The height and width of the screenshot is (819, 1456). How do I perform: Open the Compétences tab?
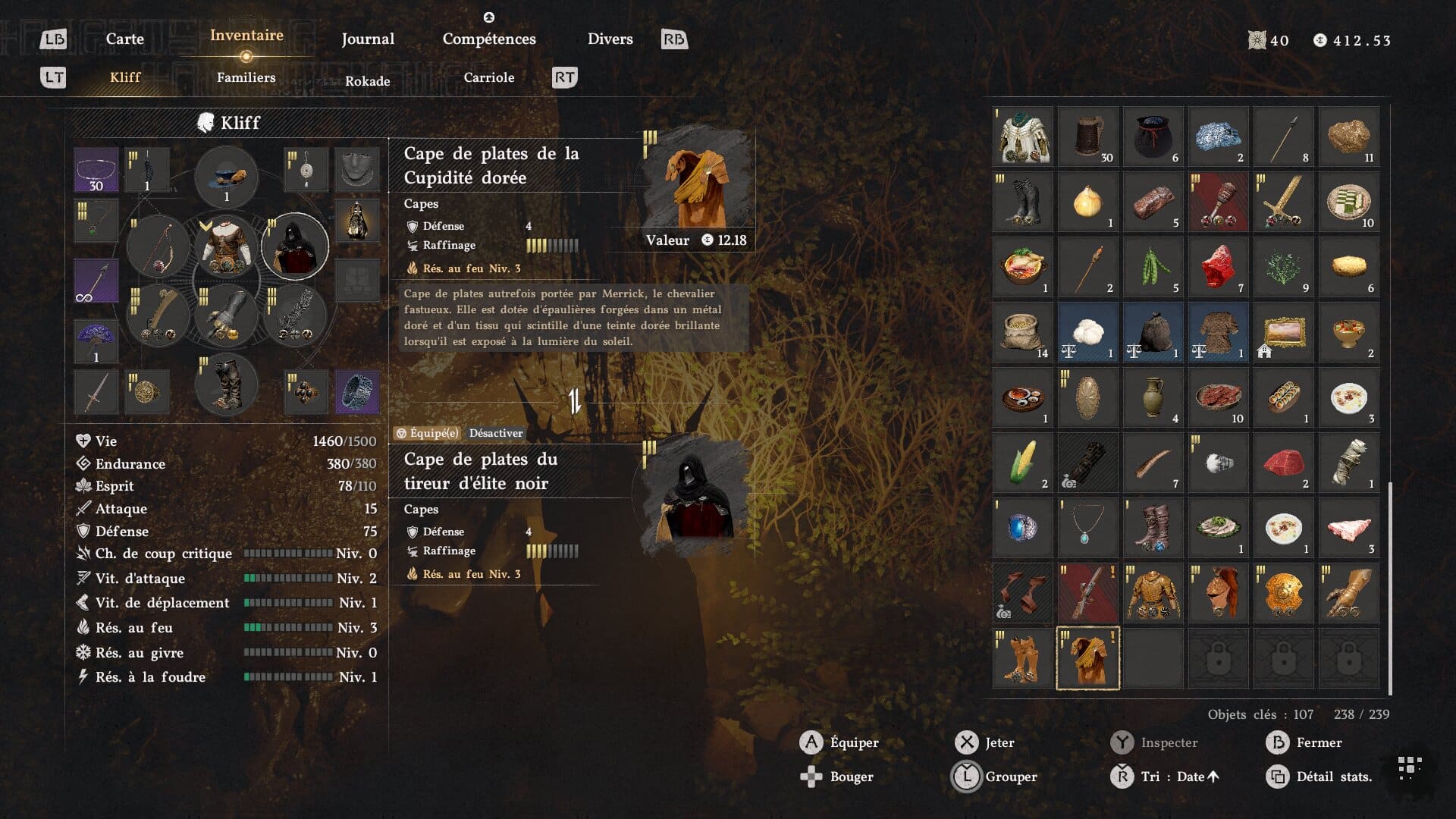[x=489, y=39]
